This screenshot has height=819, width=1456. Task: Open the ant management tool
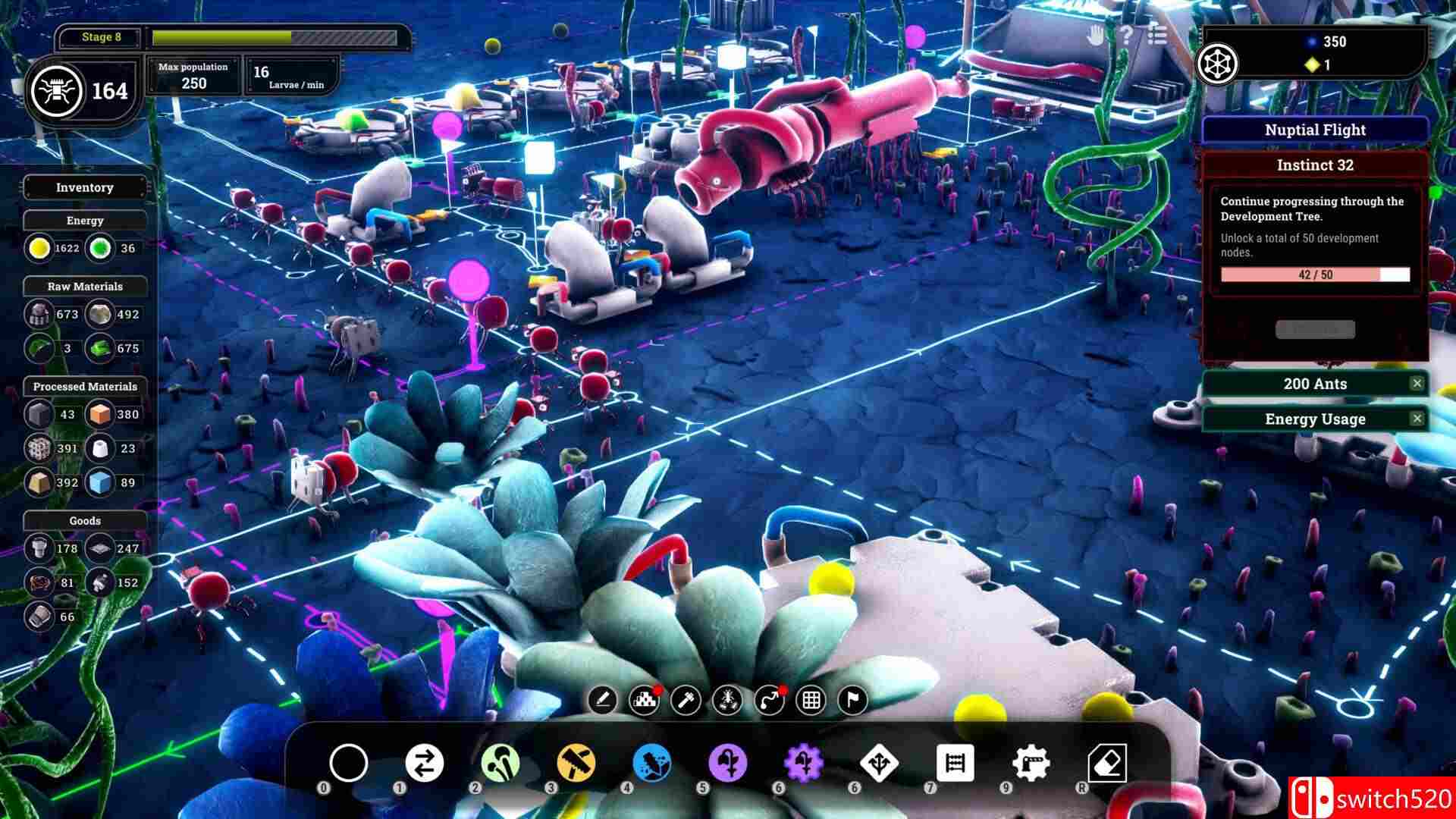(x=726, y=699)
